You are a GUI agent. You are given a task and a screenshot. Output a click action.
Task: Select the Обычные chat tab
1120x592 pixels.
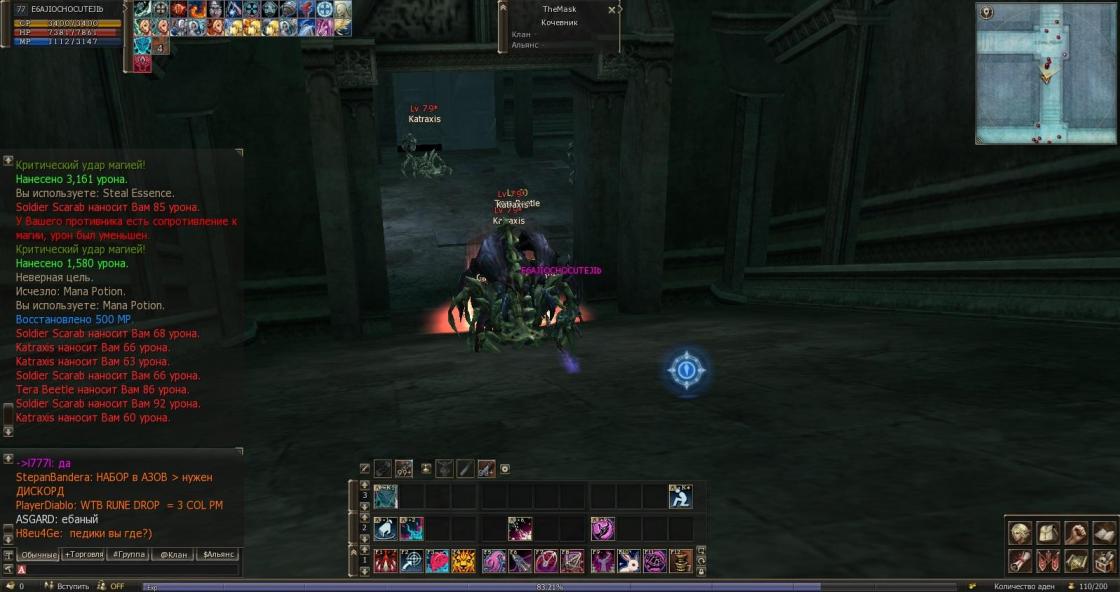(x=39, y=554)
